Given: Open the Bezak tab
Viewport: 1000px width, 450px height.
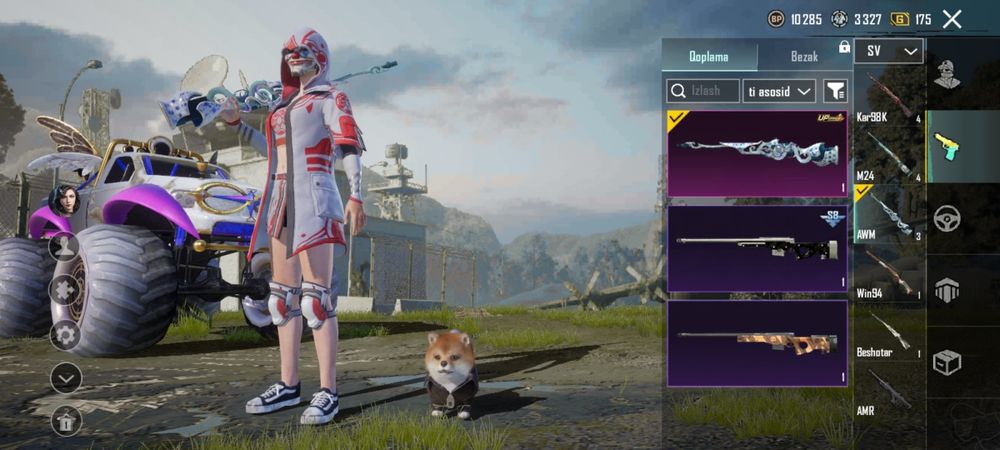Looking at the screenshot, I should tap(804, 56).
